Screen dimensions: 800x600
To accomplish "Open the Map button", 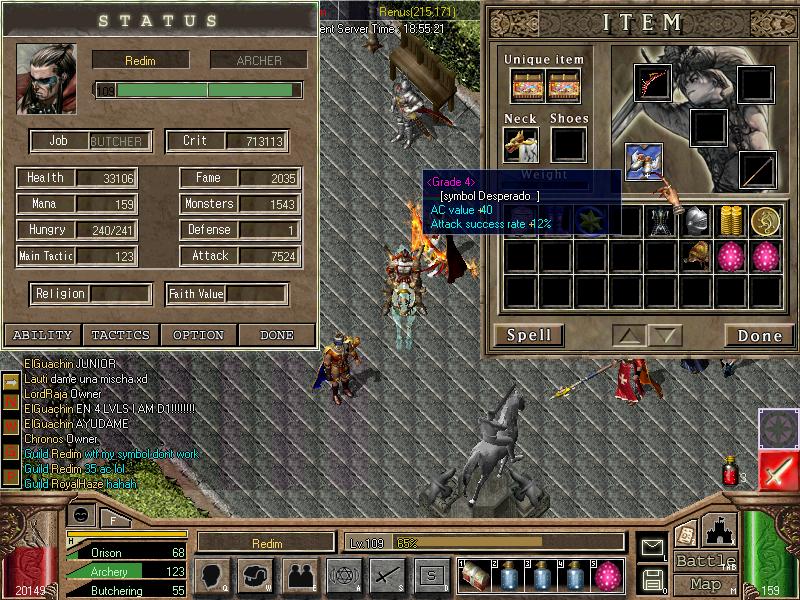I will [705, 584].
